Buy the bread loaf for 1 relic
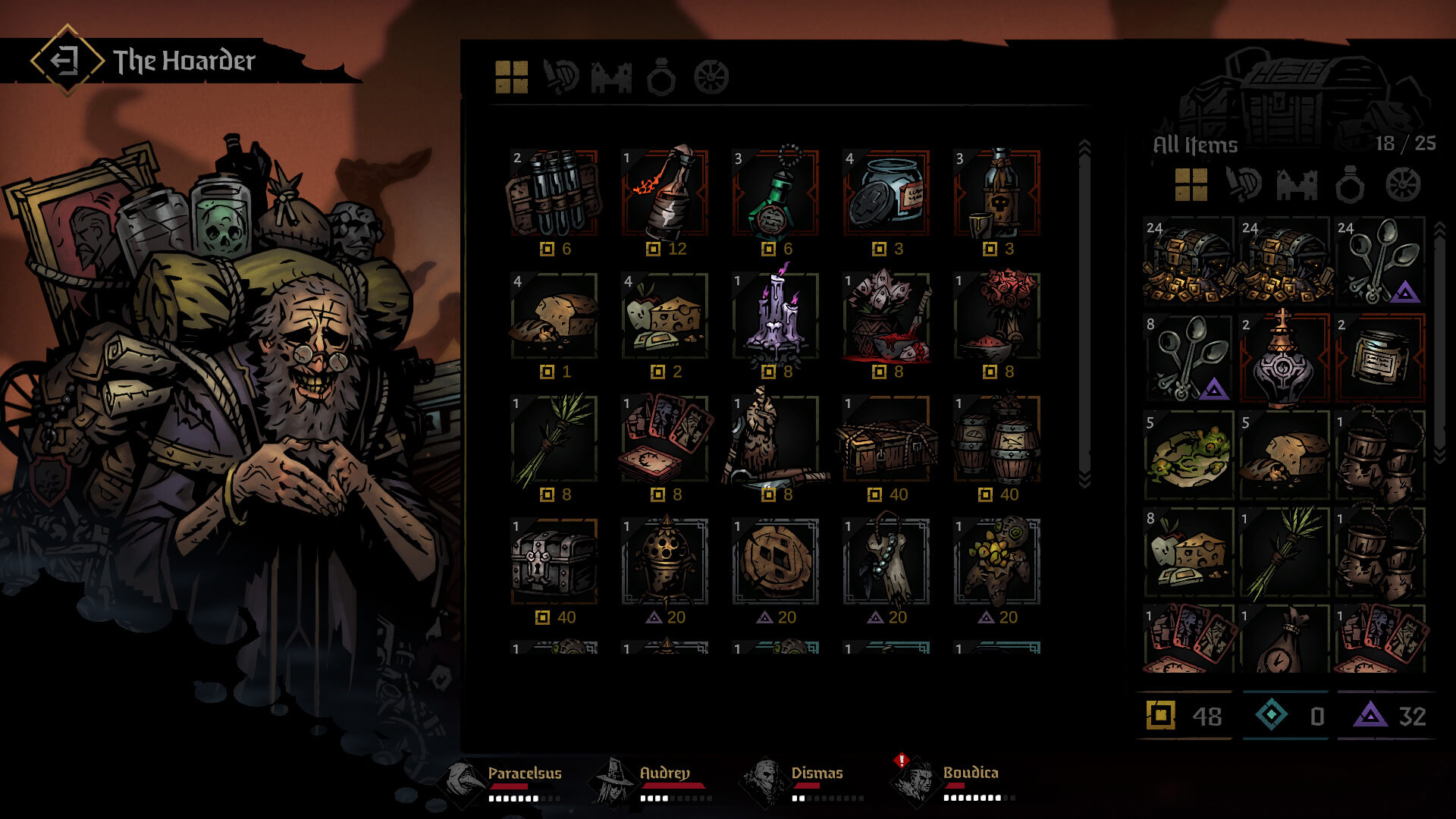 pyautogui.click(x=554, y=316)
